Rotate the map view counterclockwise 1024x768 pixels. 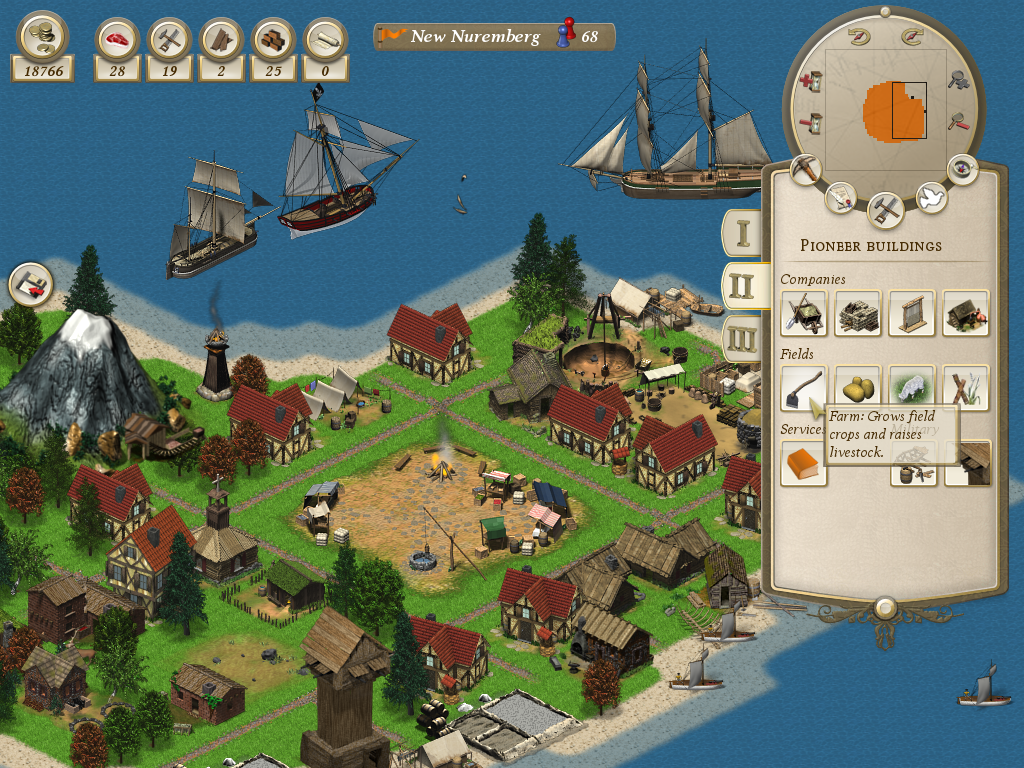point(857,37)
